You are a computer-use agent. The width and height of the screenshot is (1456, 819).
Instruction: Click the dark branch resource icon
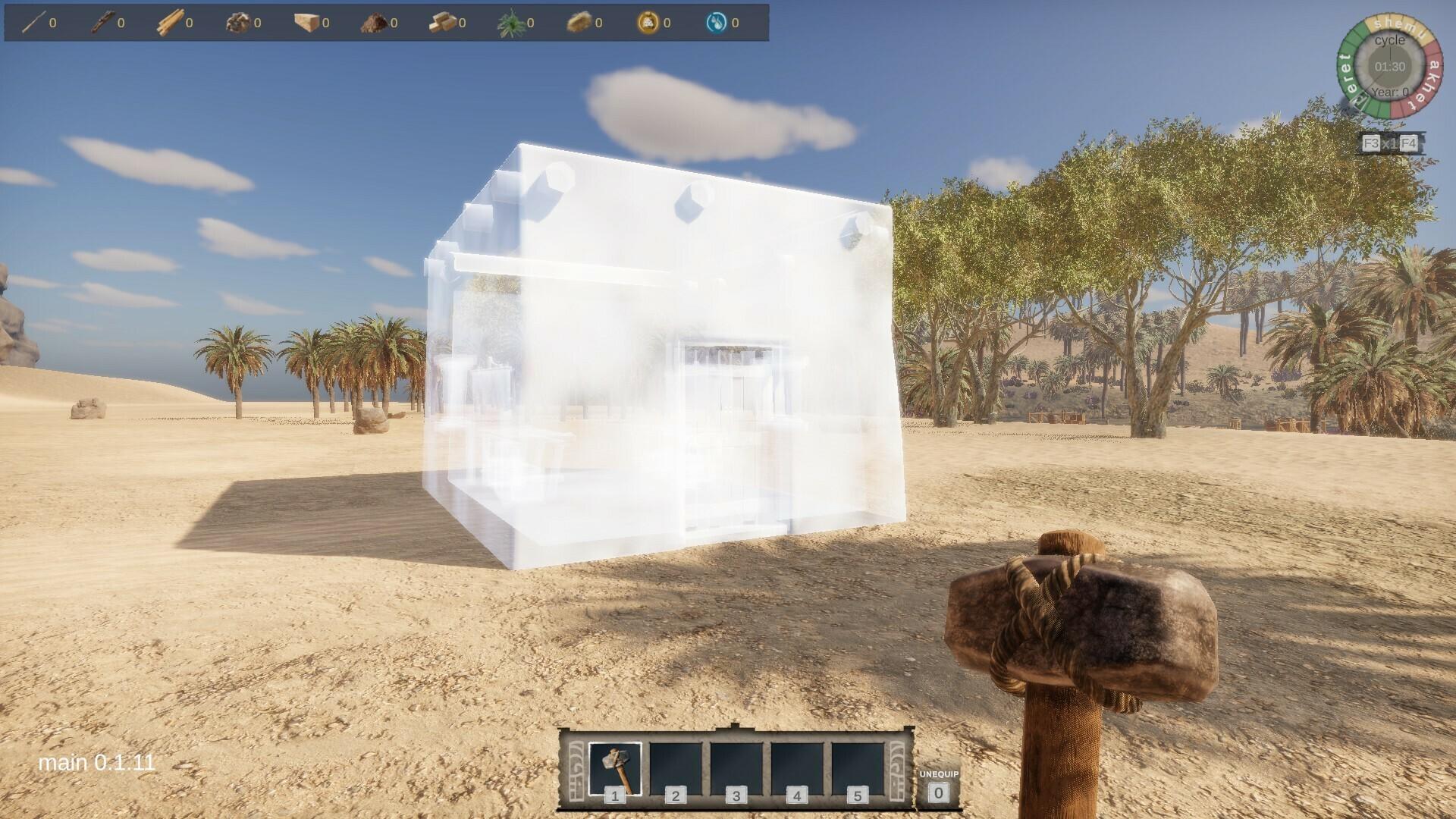point(102,21)
